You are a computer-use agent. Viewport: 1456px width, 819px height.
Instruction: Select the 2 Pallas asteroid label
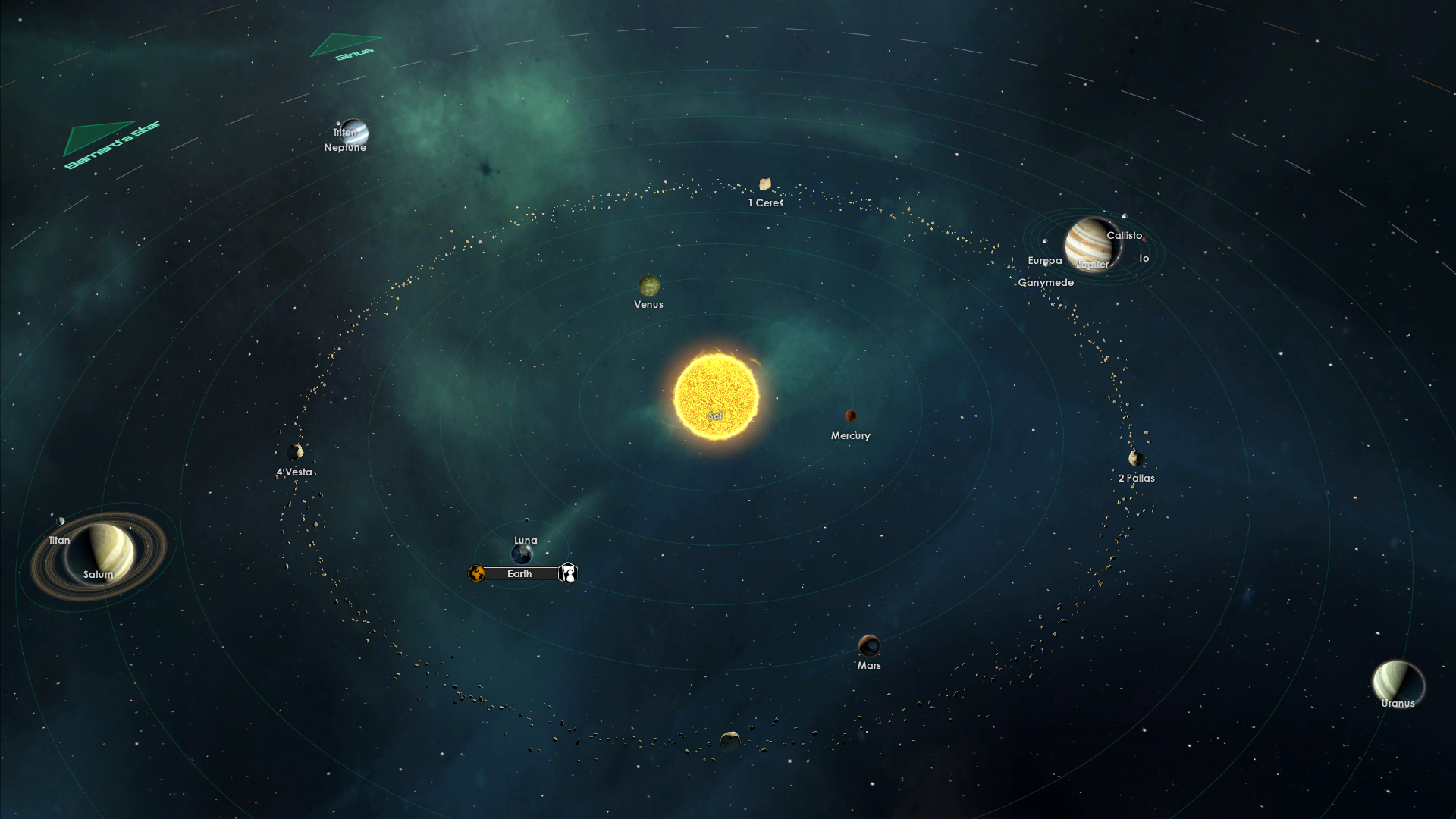pos(1136,479)
